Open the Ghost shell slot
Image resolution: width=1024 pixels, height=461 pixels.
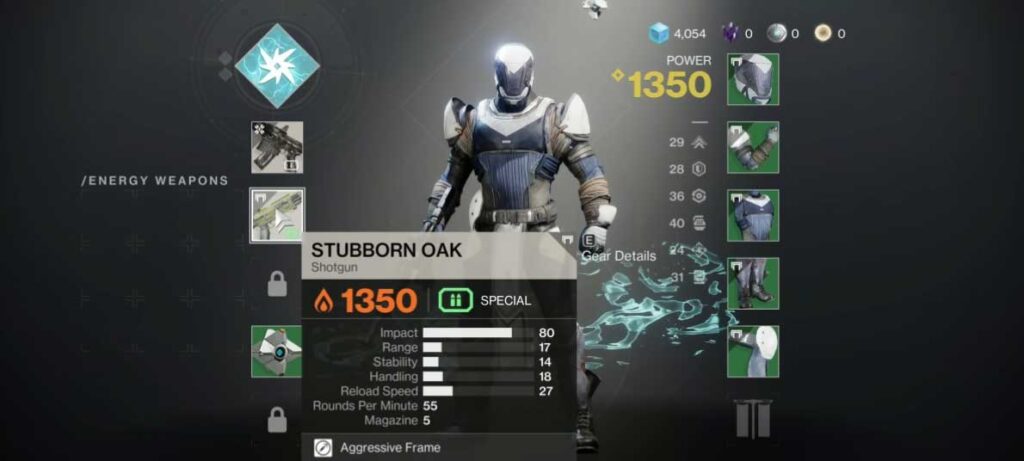point(277,352)
